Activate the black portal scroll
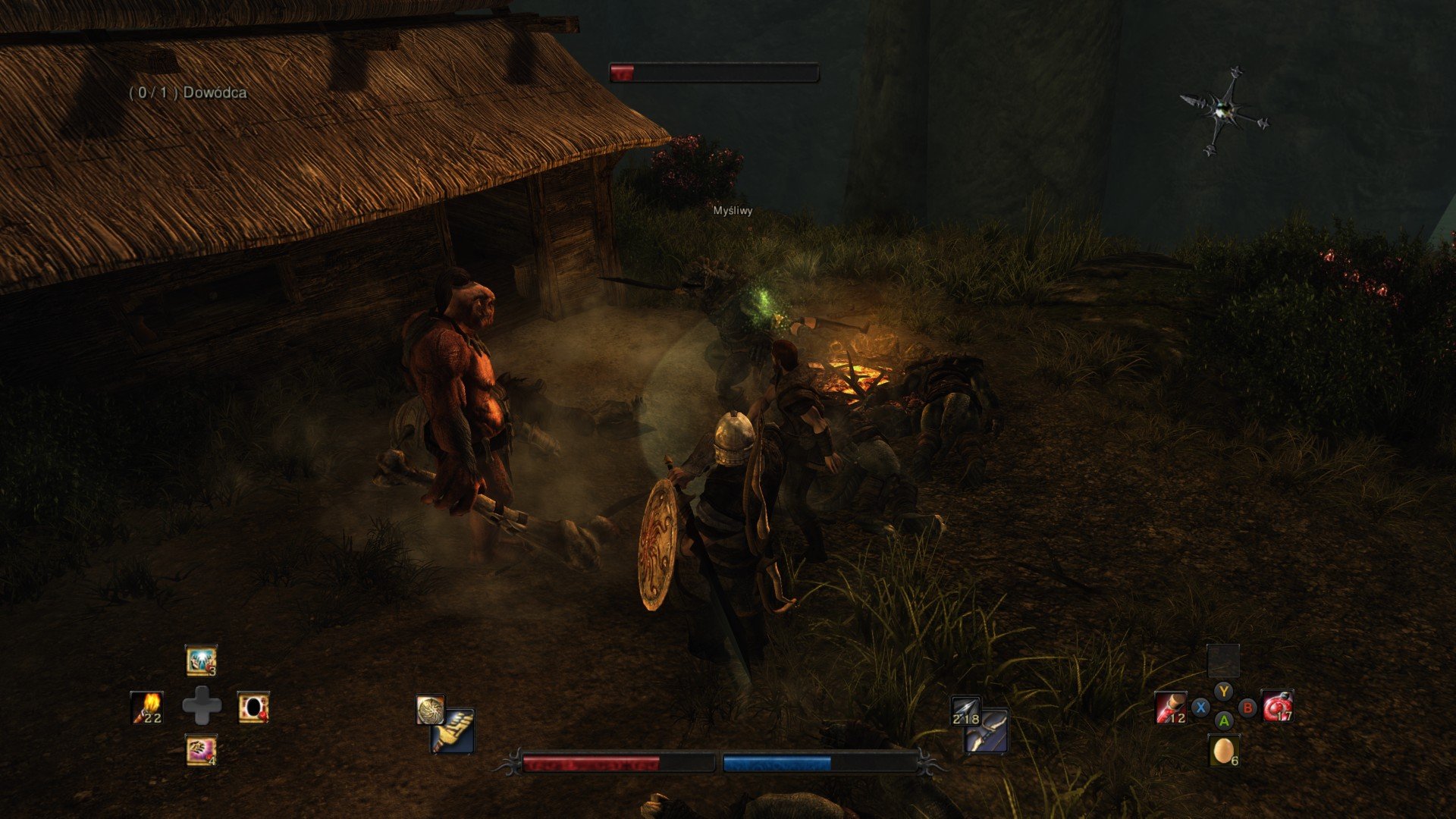The height and width of the screenshot is (819, 1456). (x=253, y=707)
